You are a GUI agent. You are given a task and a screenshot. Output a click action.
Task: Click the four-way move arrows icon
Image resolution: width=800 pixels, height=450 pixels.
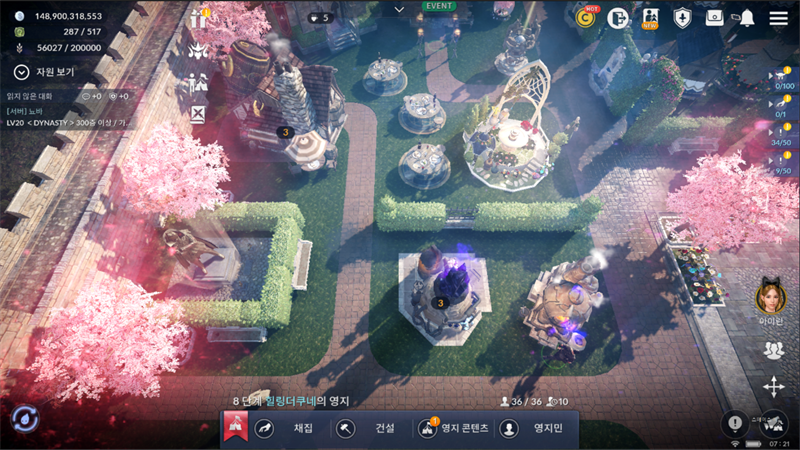[x=773, y=386]
